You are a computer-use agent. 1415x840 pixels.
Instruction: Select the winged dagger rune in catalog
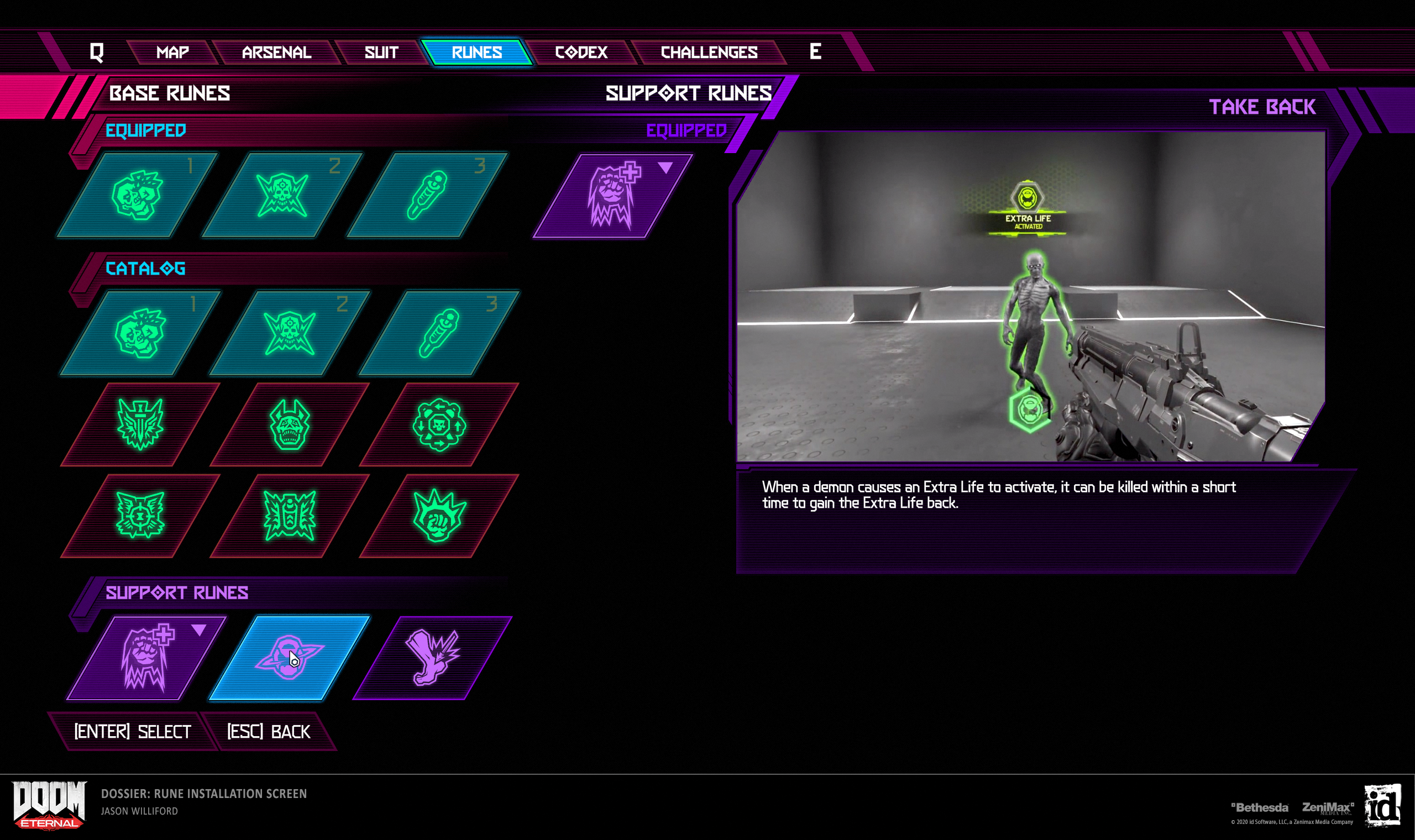point(140,424)
